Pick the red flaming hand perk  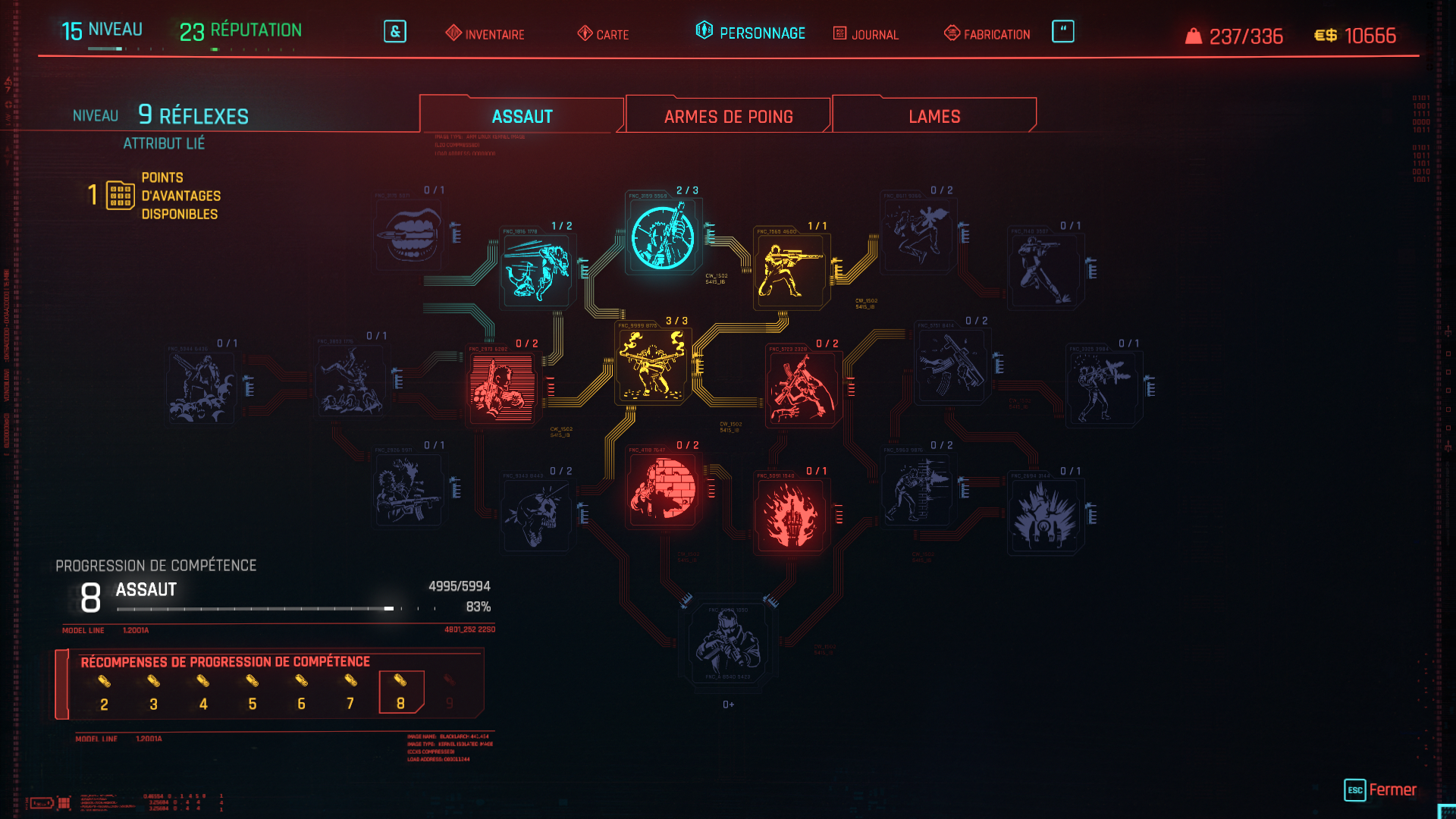tap(790, 516)
